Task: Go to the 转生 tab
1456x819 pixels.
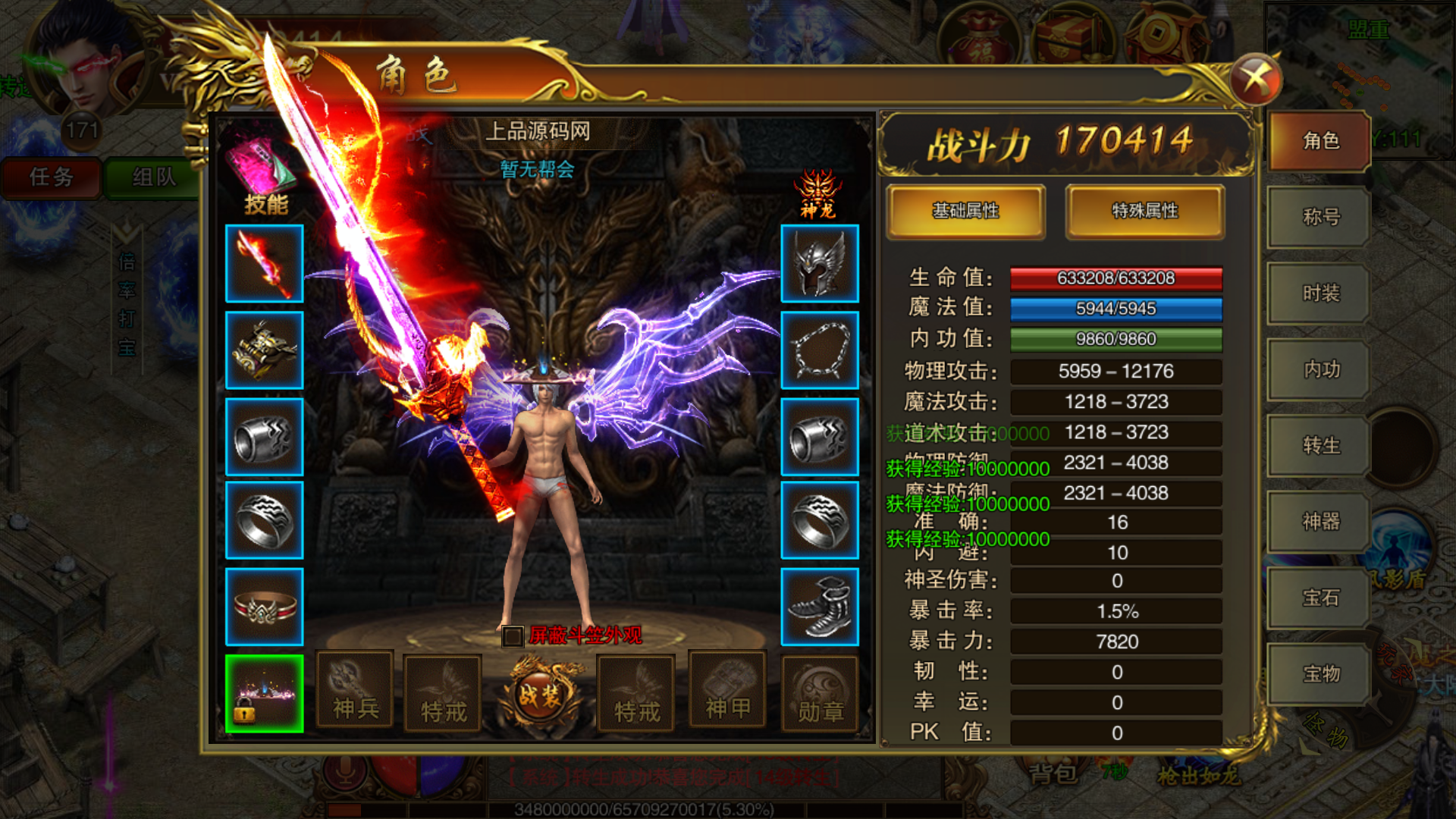Action: pos(1320,445)
